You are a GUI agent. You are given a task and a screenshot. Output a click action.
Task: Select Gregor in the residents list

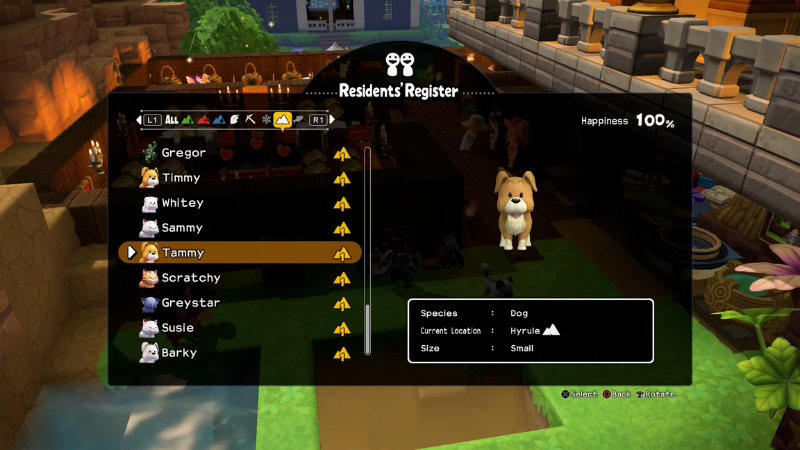coord(184,153)
